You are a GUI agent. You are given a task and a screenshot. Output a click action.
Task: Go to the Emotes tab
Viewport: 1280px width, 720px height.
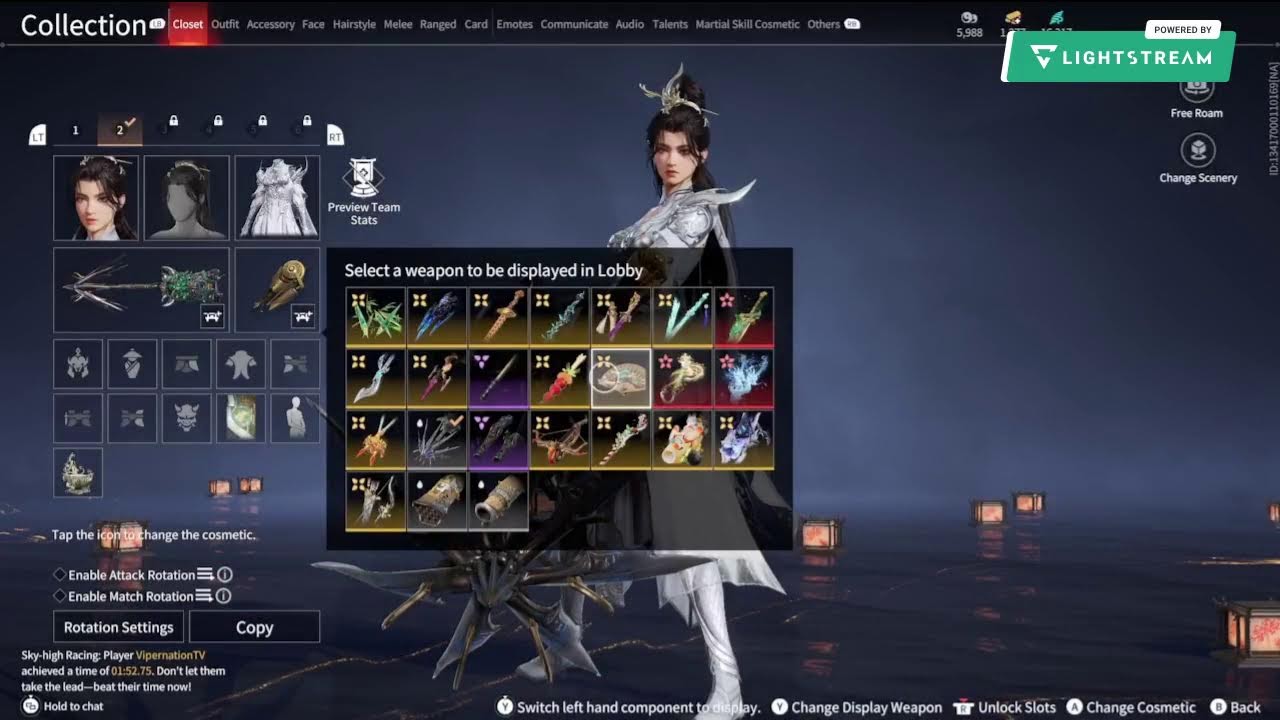[x=514, y=24]
